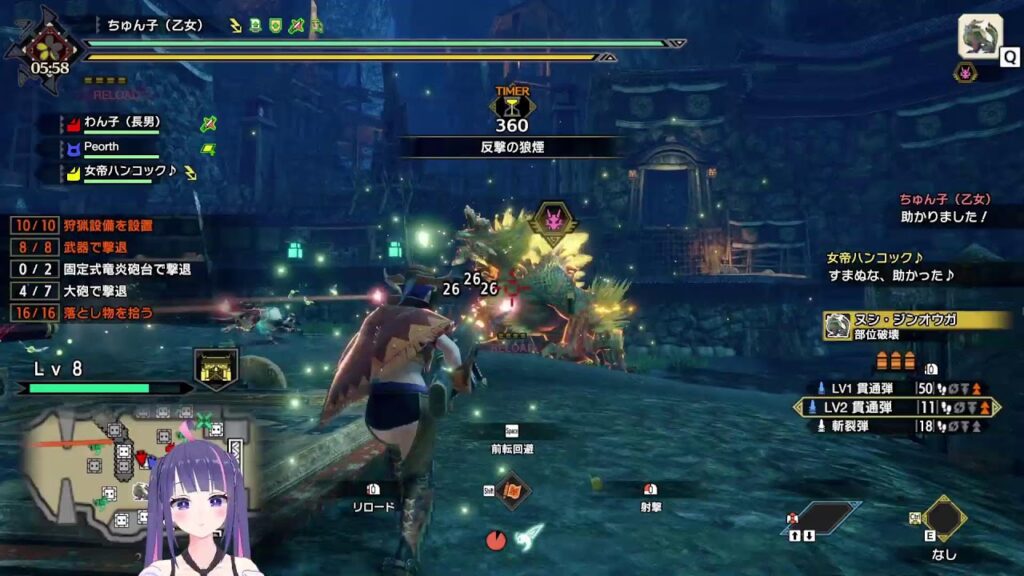Click the 落とし物を拾う objective
1024x576 pixels.
point(90,313)
